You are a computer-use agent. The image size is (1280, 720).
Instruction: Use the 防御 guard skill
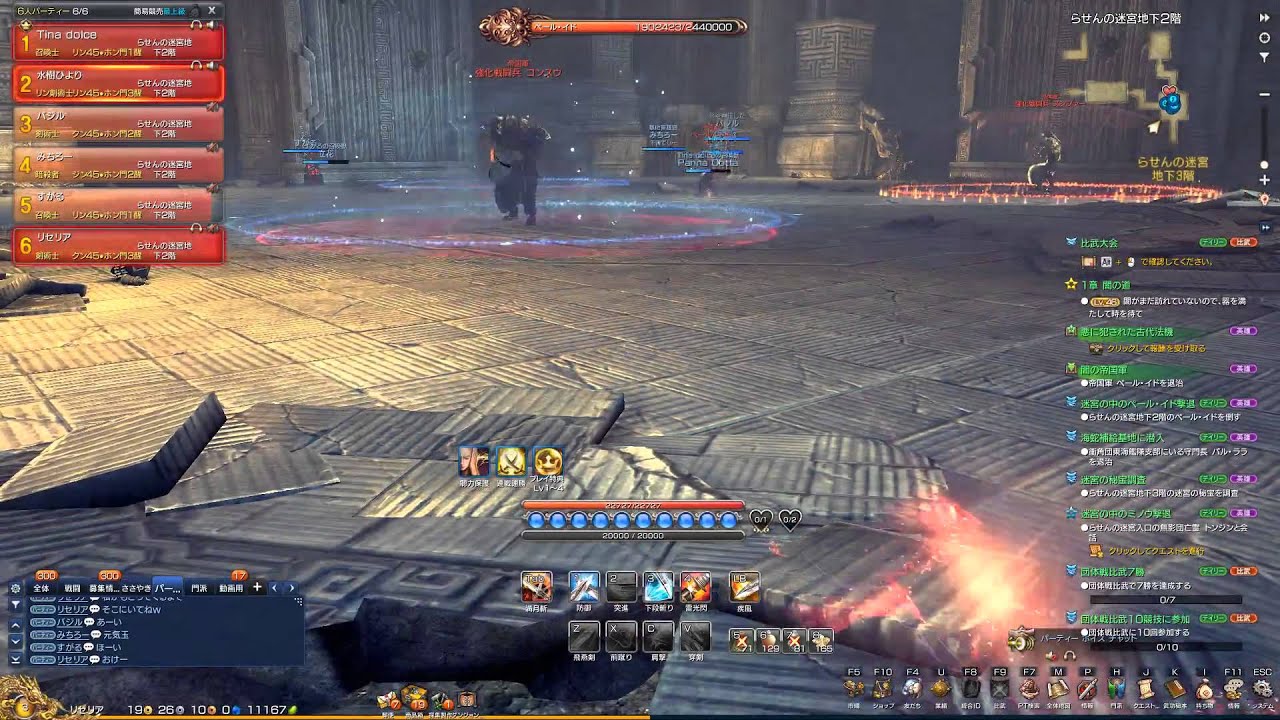click(x=583, y=587)
